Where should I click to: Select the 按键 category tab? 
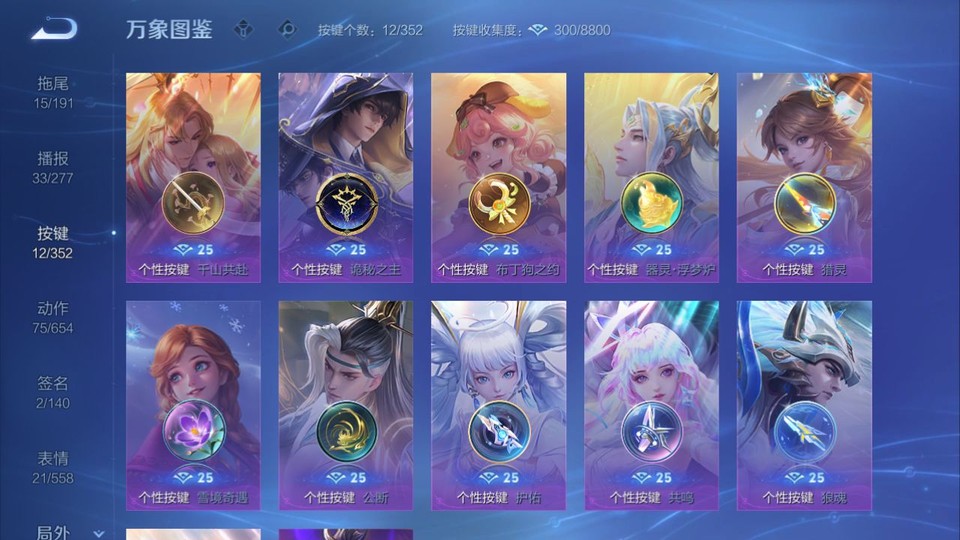point(54,242)
